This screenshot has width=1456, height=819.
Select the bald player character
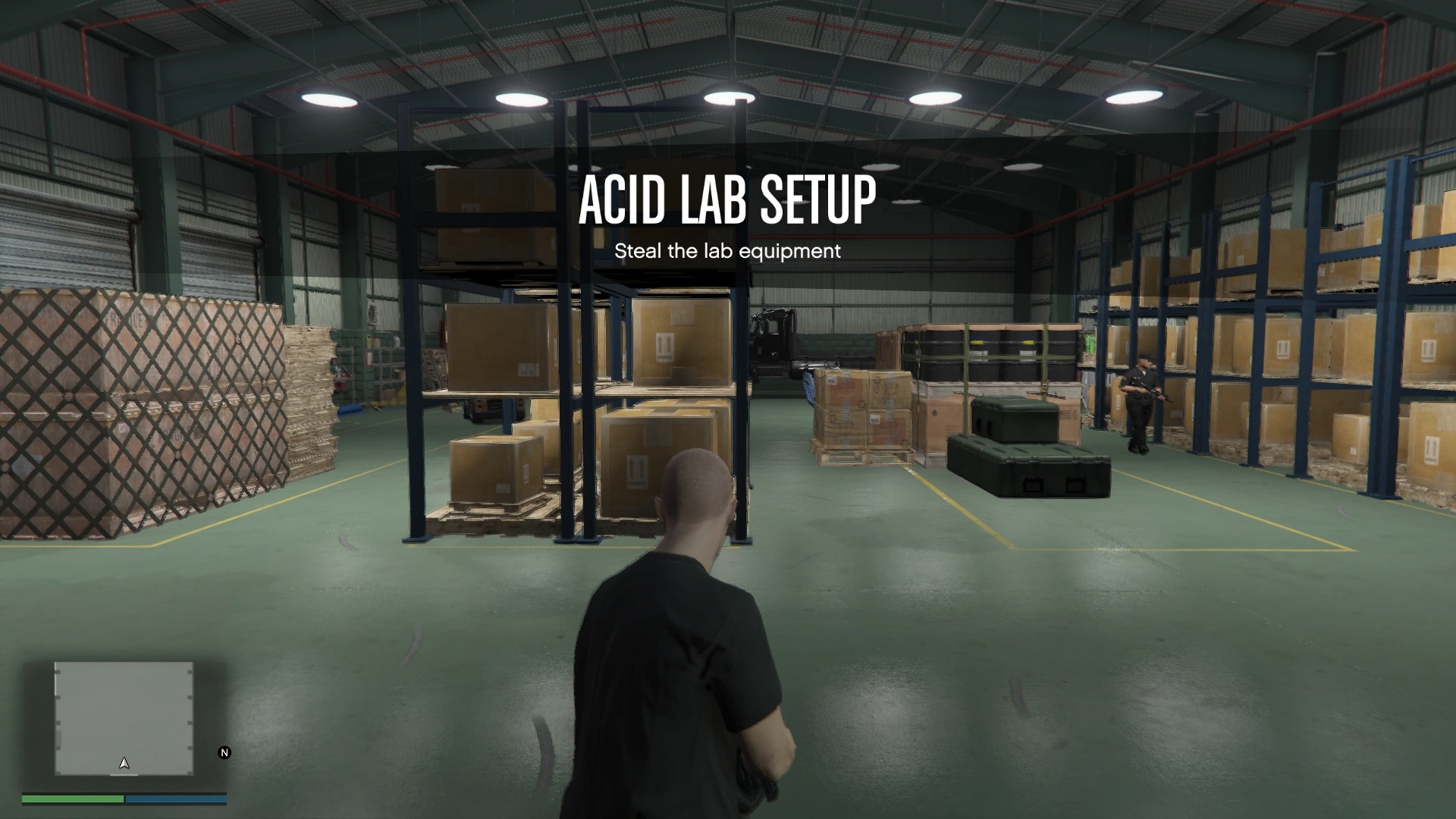[x=686, y=591]
